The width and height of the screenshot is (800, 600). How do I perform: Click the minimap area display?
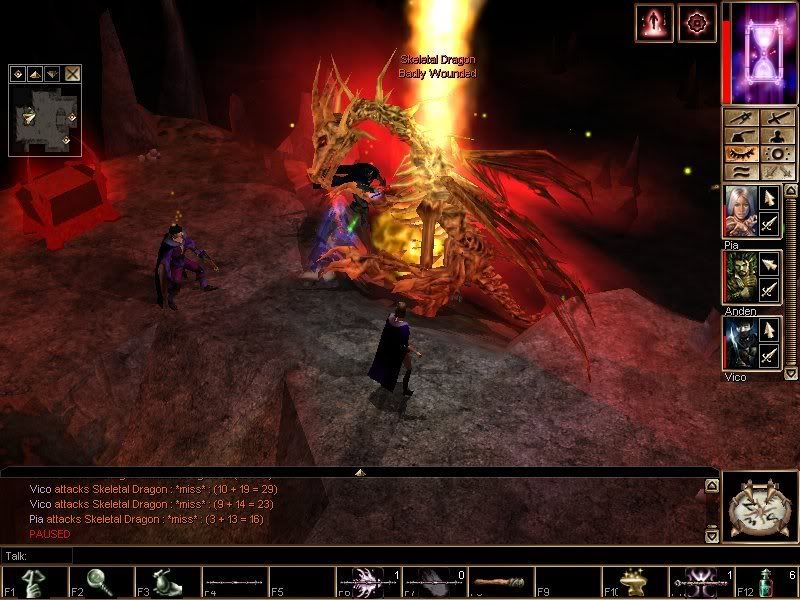click(44, 118)
